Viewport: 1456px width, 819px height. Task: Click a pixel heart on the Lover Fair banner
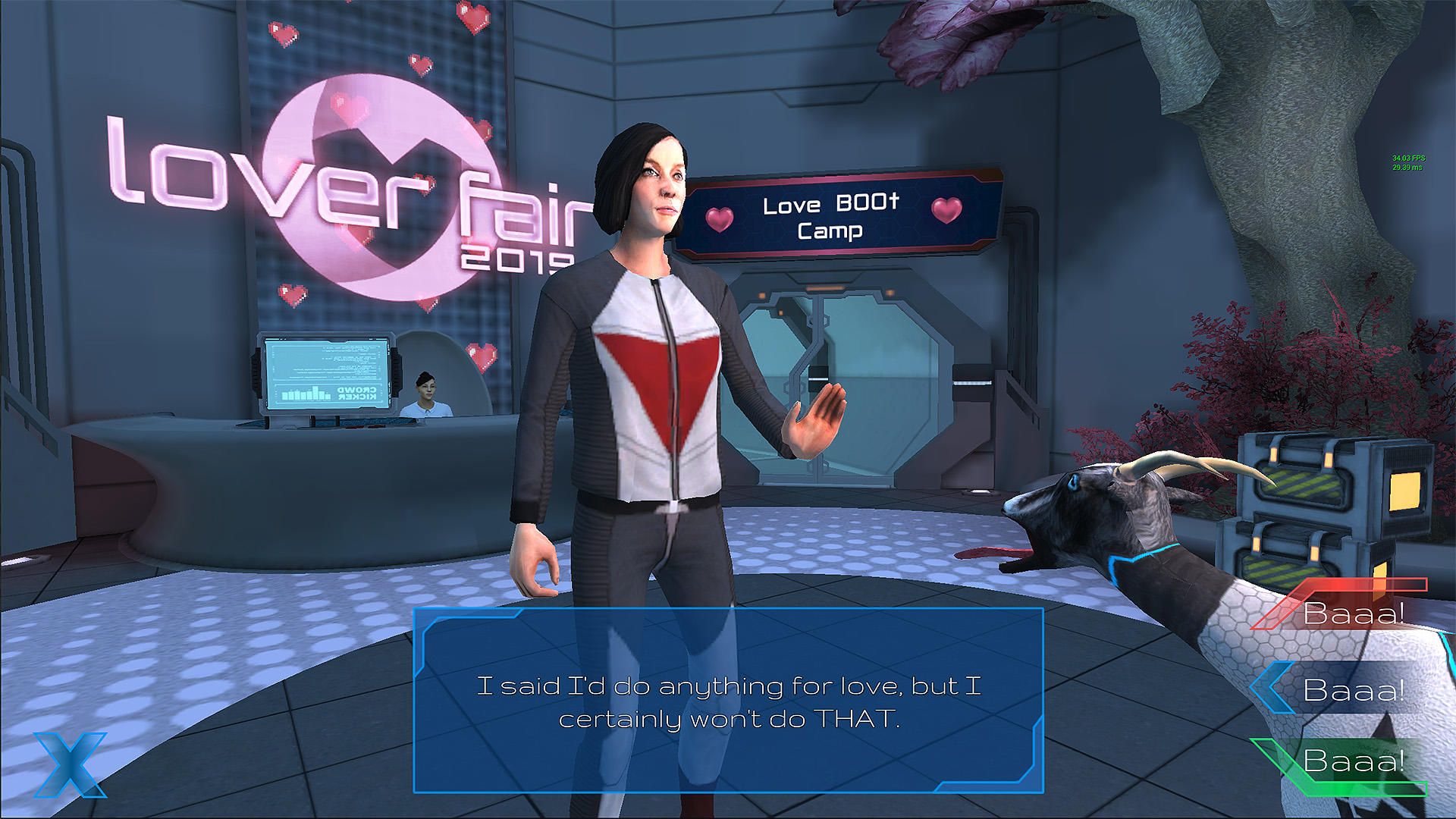[281, 34]
